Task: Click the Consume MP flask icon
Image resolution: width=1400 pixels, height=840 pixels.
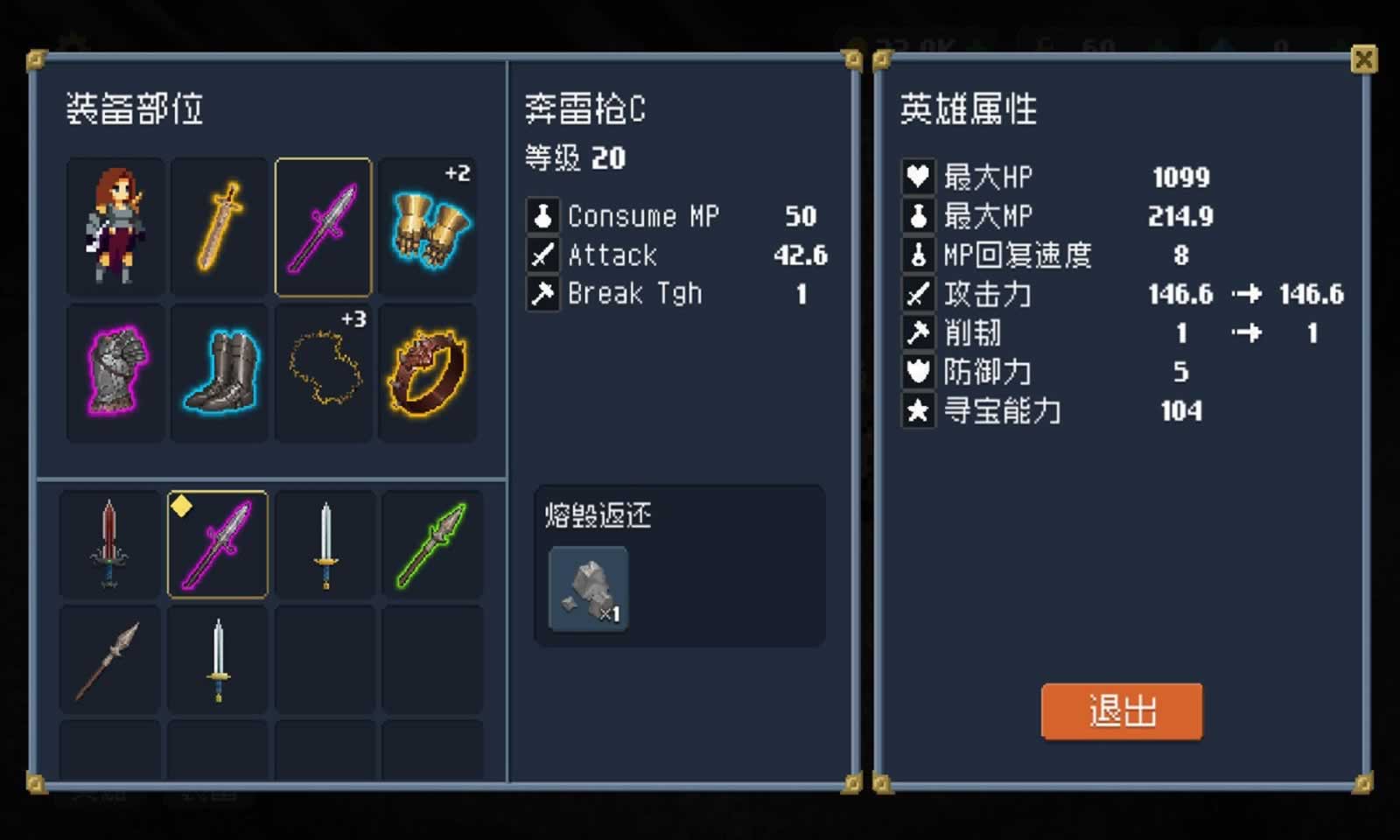Action: pos(542,215)
